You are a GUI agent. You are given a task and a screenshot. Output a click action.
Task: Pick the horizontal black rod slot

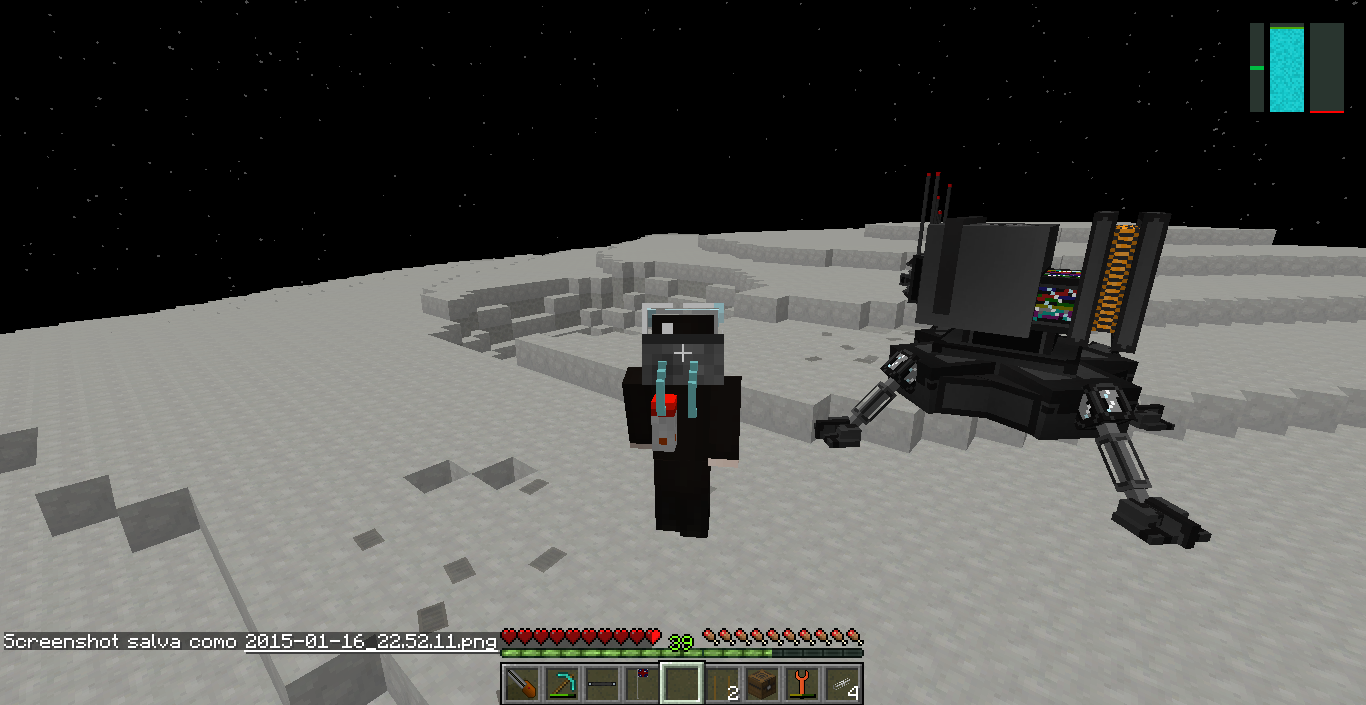click(x=602, y=685)
